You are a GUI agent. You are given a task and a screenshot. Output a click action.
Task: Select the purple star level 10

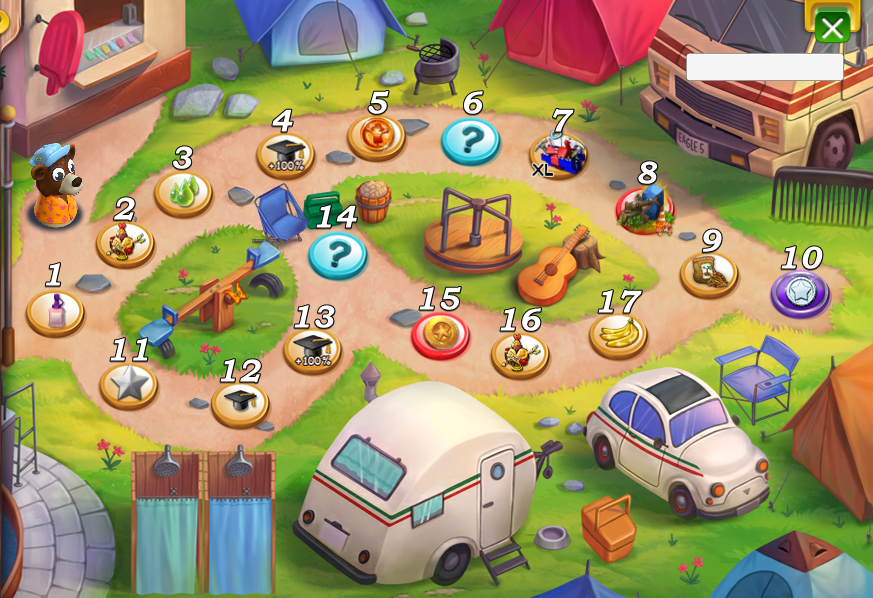(x=800, y=293)
